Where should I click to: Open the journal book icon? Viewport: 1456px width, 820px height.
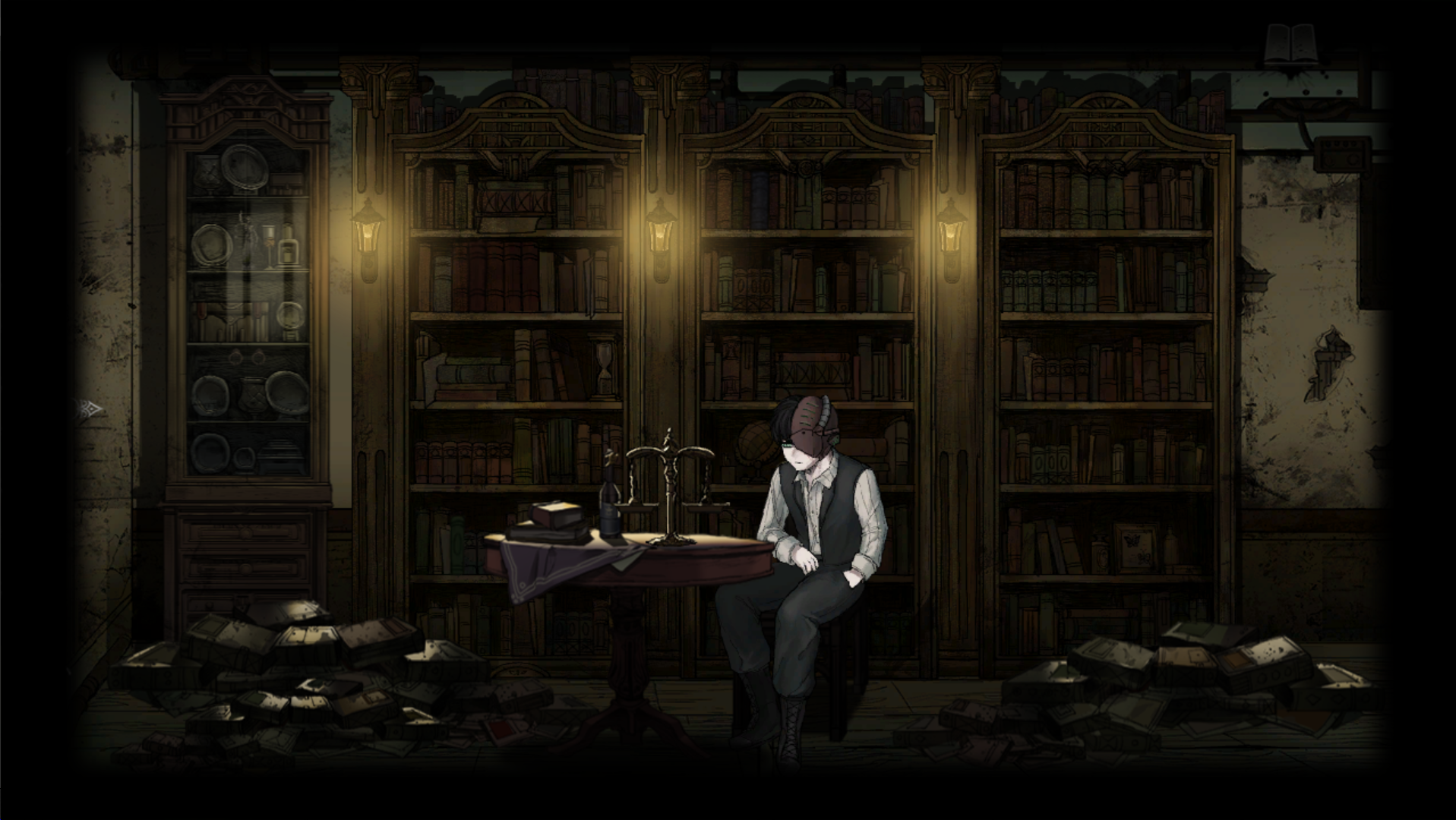[1290, 44]
